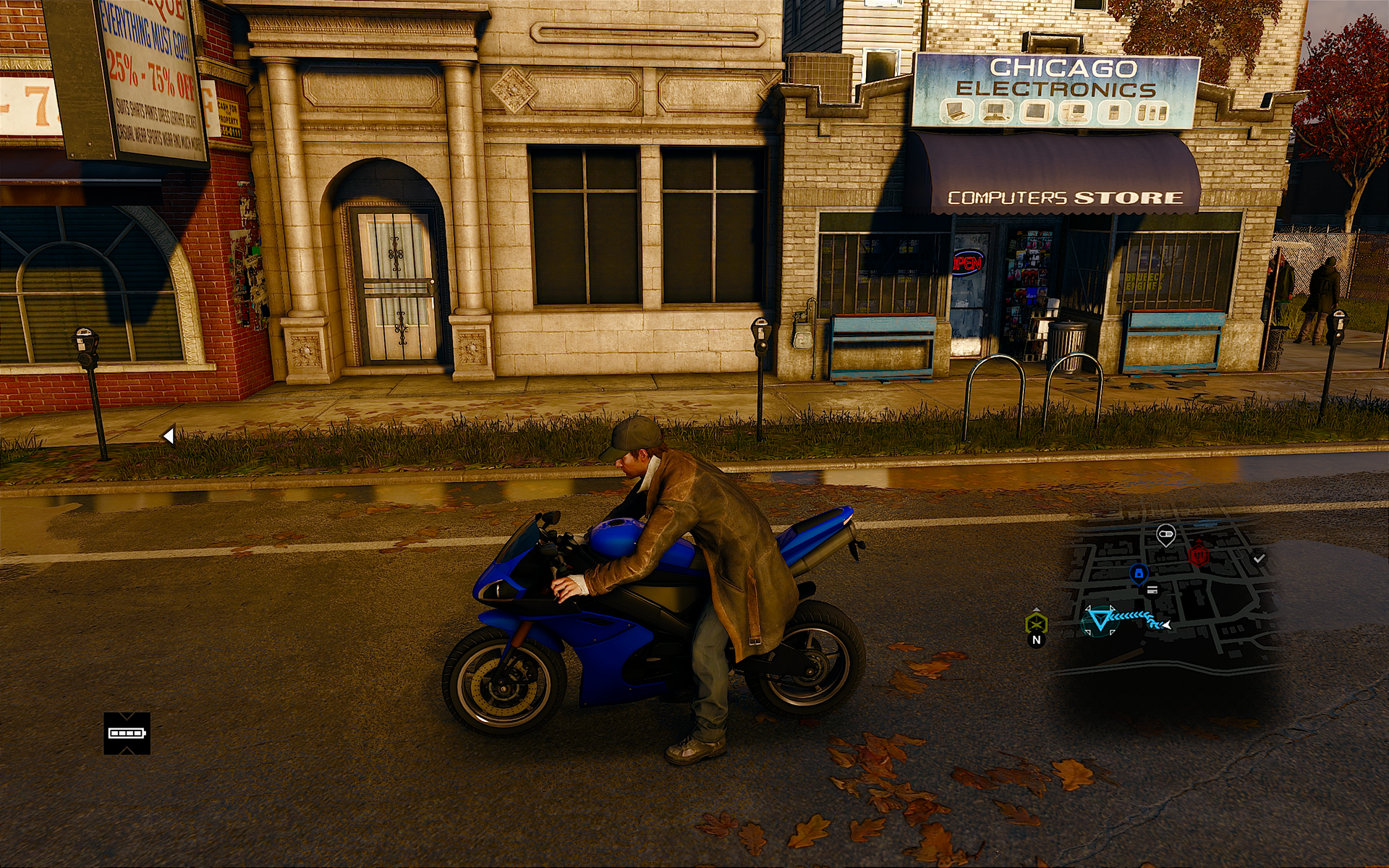
Task: Select the blue lock marker on the minimap
Action: pyautogui.click(x=1138, y=574)
